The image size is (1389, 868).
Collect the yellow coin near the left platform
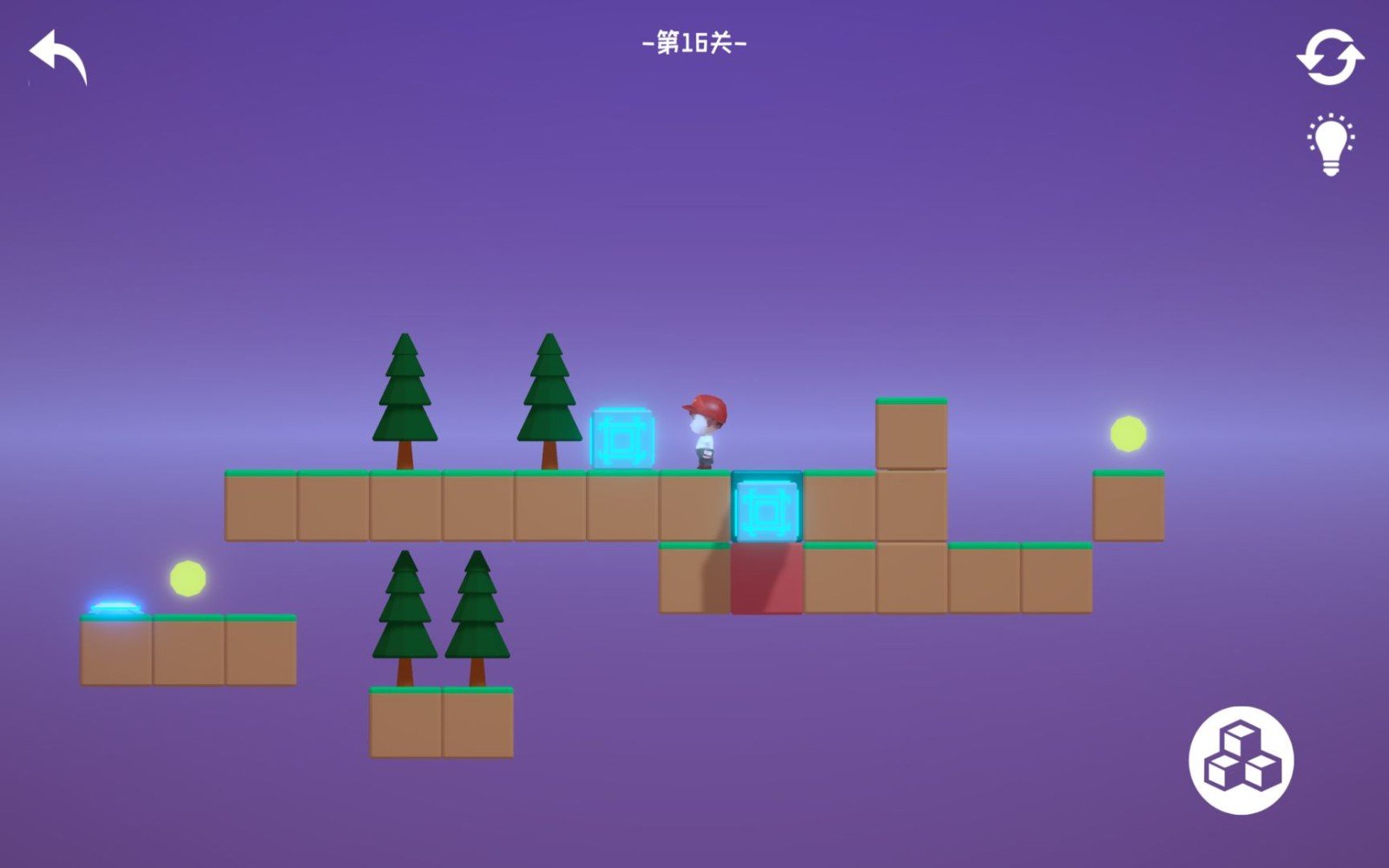[x=187, y=577]
